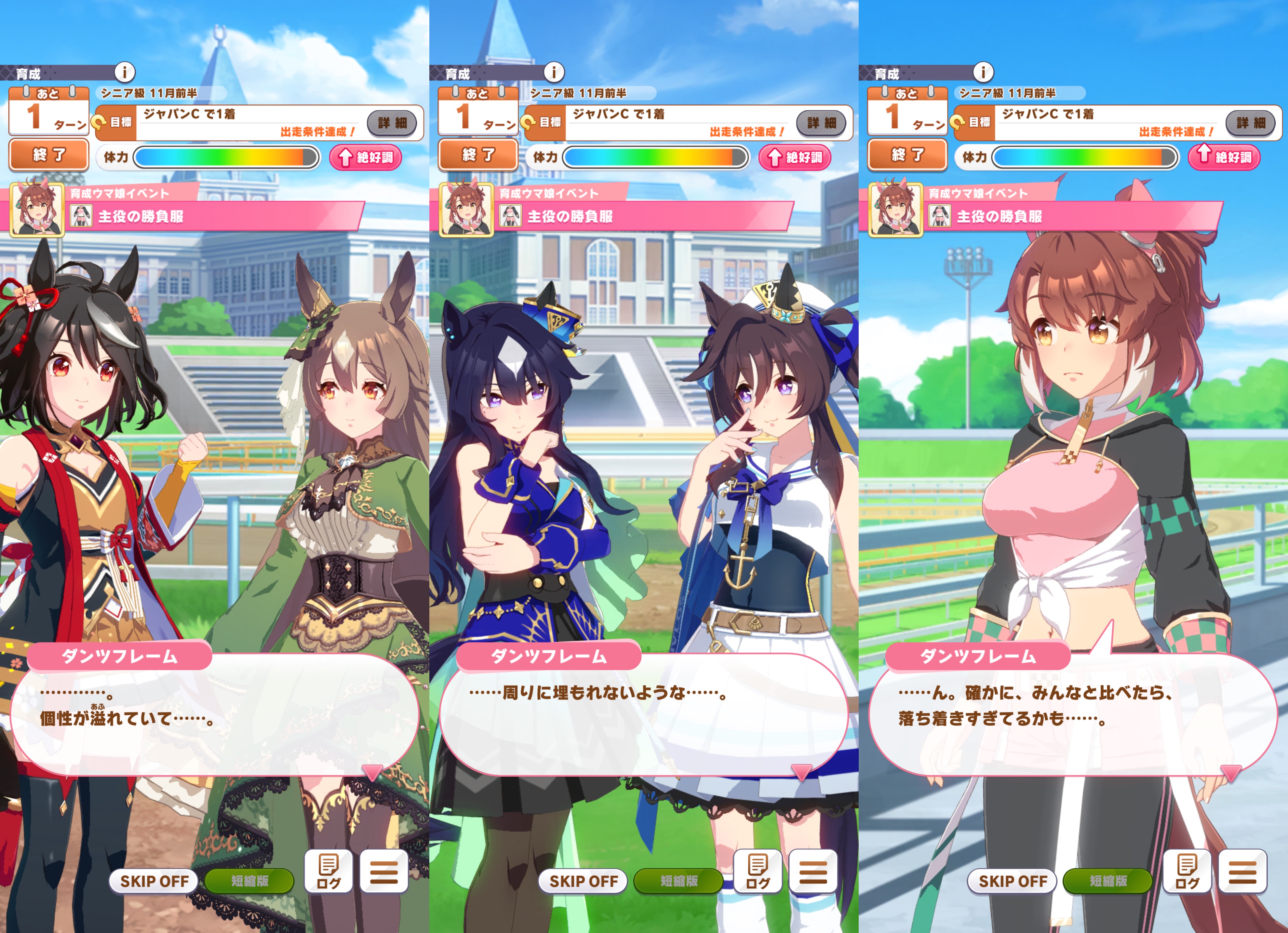Toggle SKIP OFF below the 個性が溢れていて dialogue
1288x933 pixels.
coord(154,881)
